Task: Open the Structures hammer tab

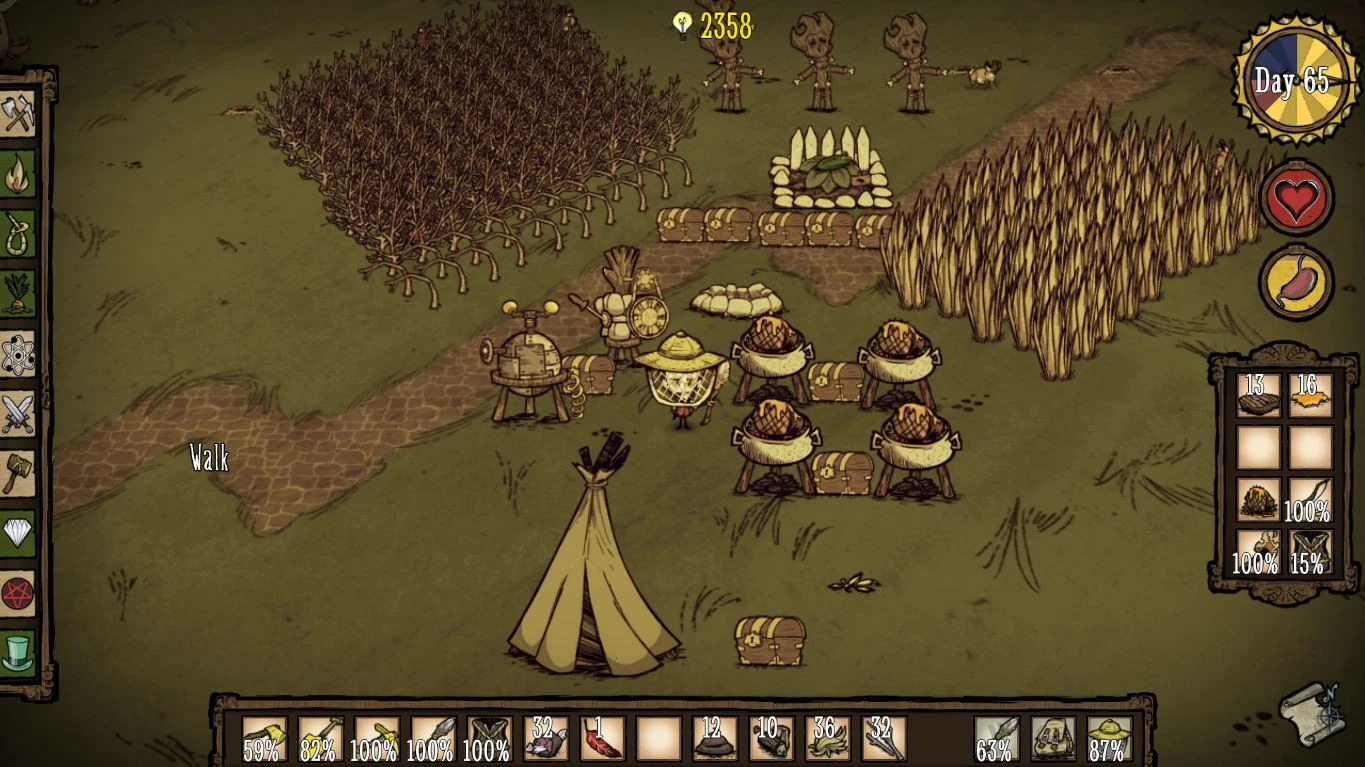Action: click(18, 473)
